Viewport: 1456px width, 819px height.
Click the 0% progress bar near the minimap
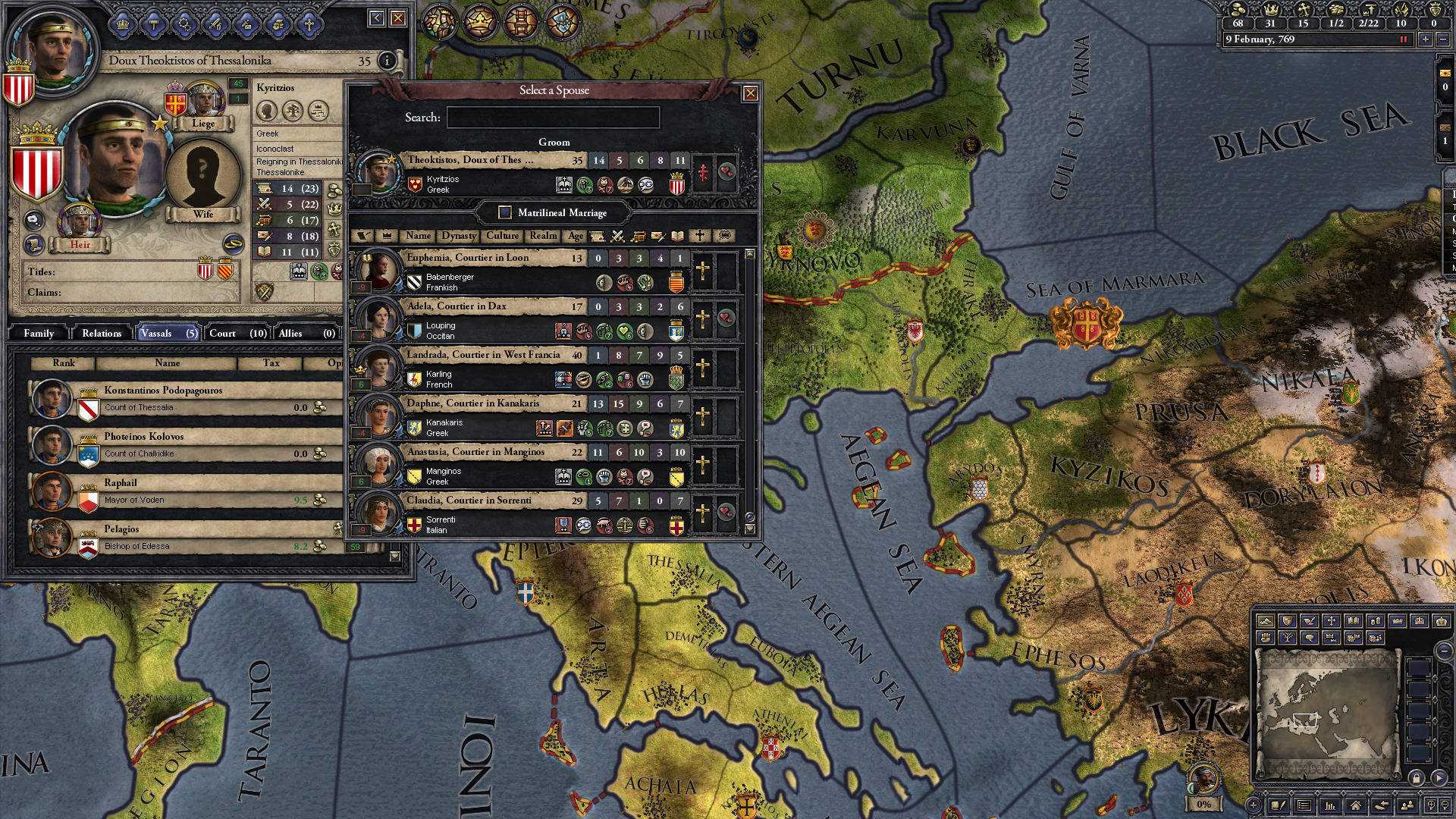tap(1203, 803)
